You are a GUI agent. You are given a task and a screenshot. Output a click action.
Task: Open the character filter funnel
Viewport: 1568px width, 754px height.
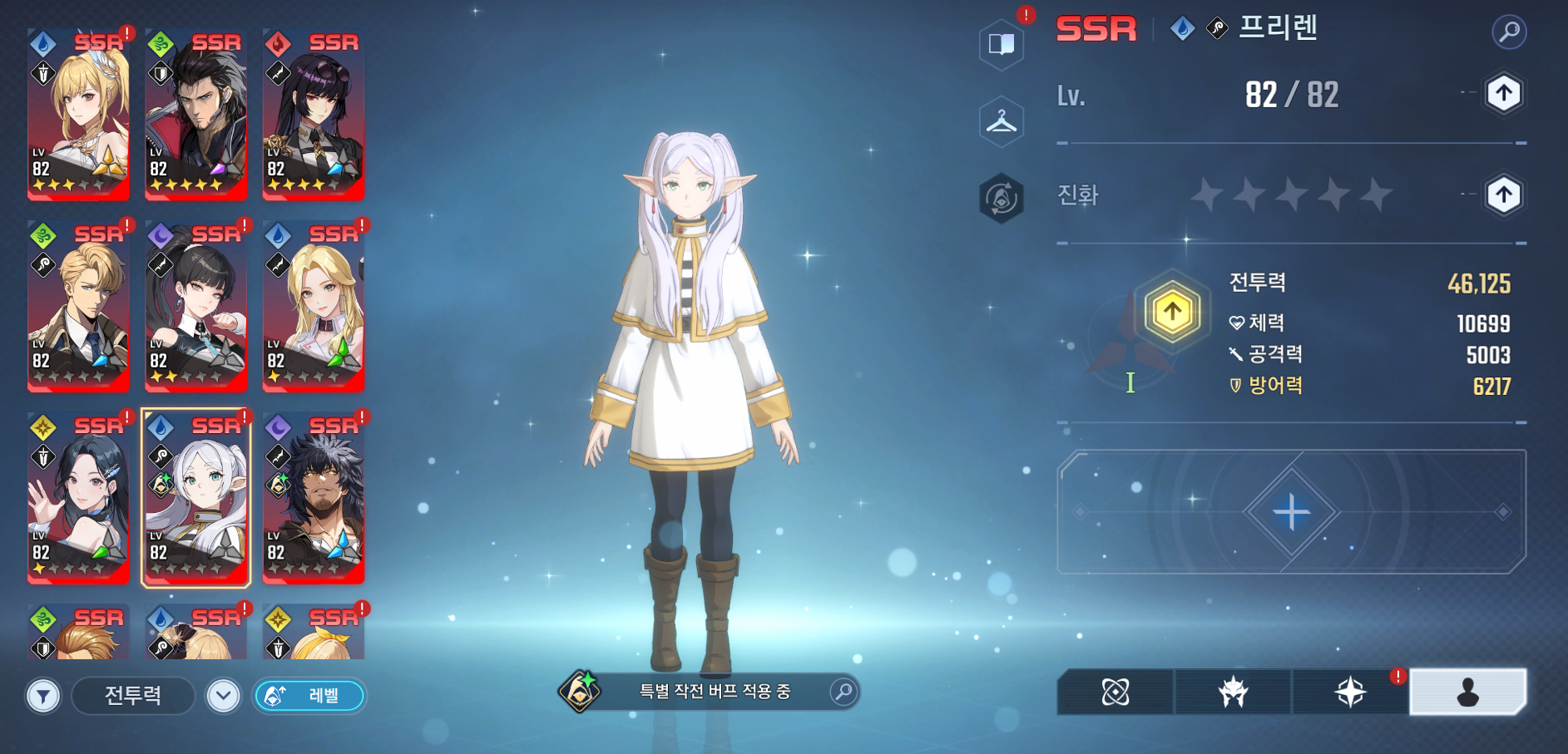(43, 696)
